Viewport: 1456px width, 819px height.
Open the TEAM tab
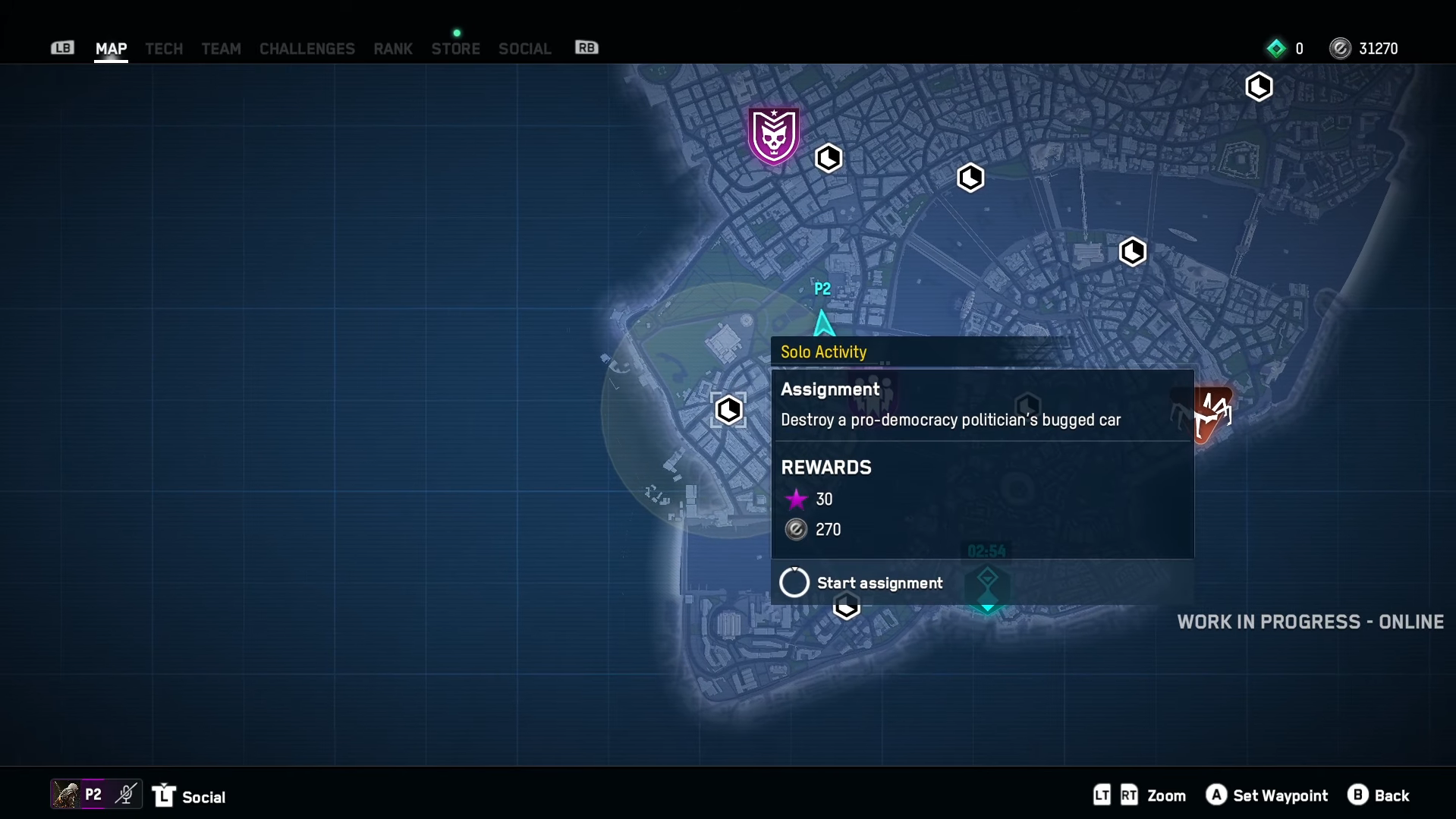[221, 49]
